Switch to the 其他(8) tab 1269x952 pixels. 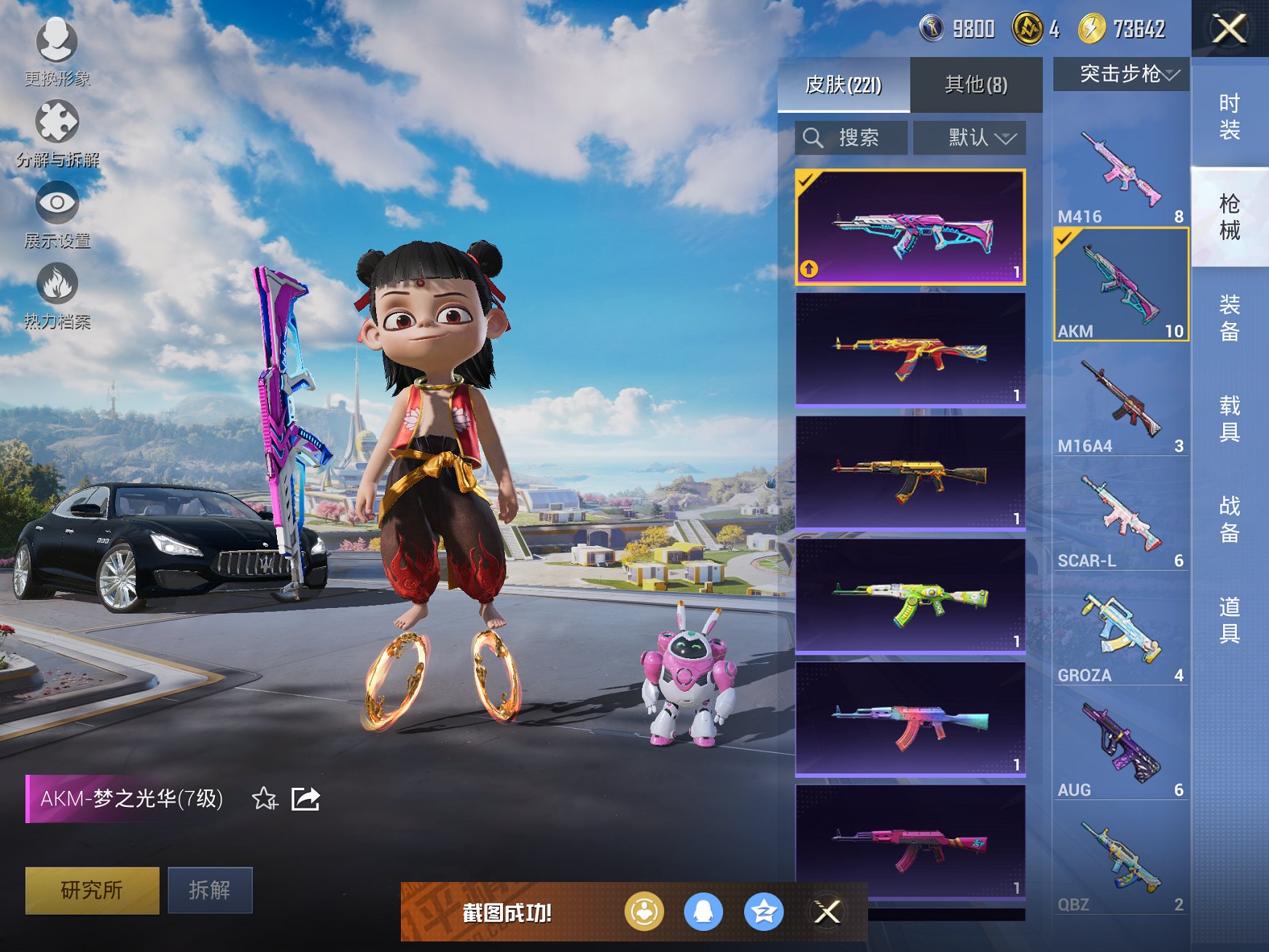click(x=975, y=85)
